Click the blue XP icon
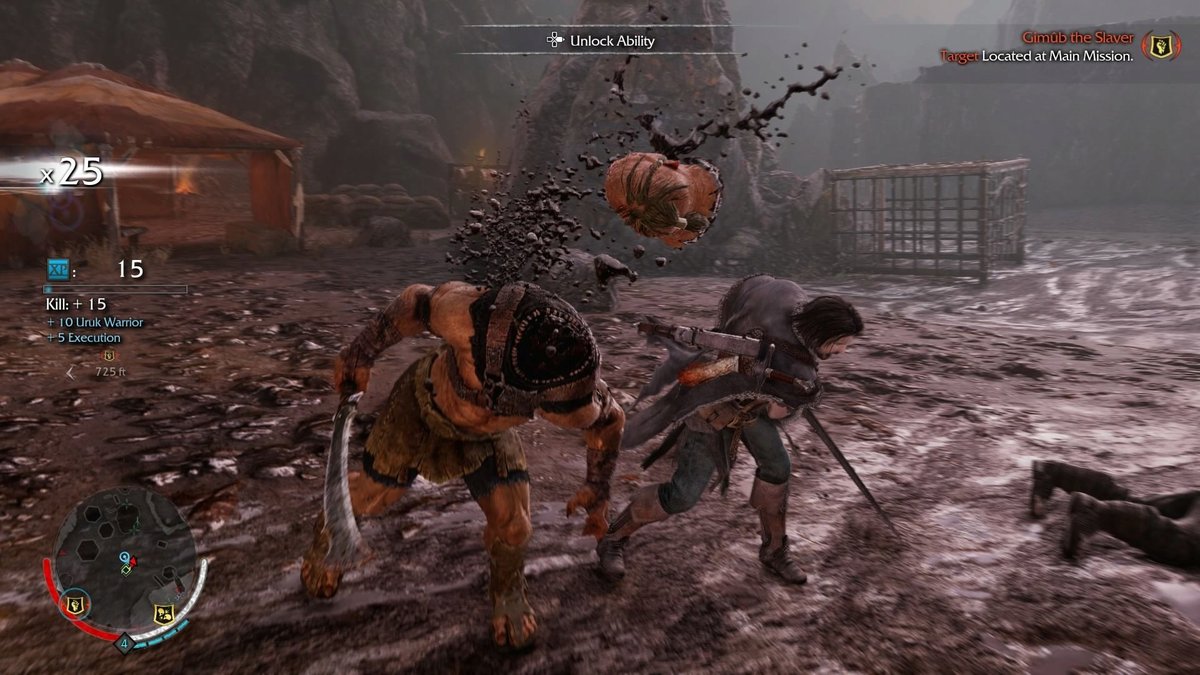The width and height of the screenshot is (1200, 675). pyautogui.click(x=59, y=269)
